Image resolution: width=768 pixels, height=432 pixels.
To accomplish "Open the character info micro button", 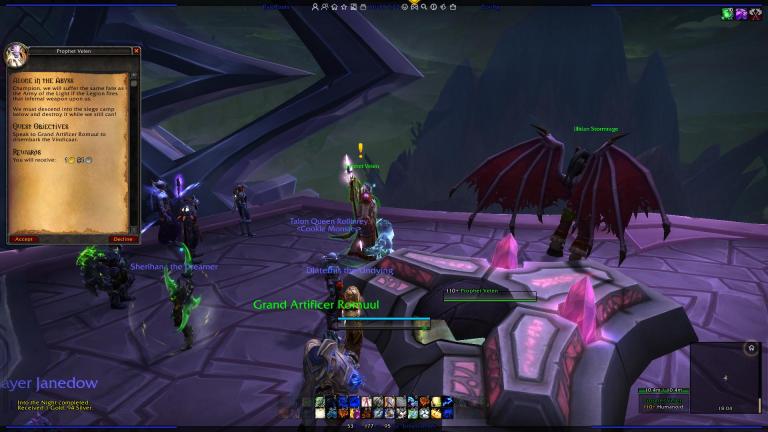I will click(316, 6).
